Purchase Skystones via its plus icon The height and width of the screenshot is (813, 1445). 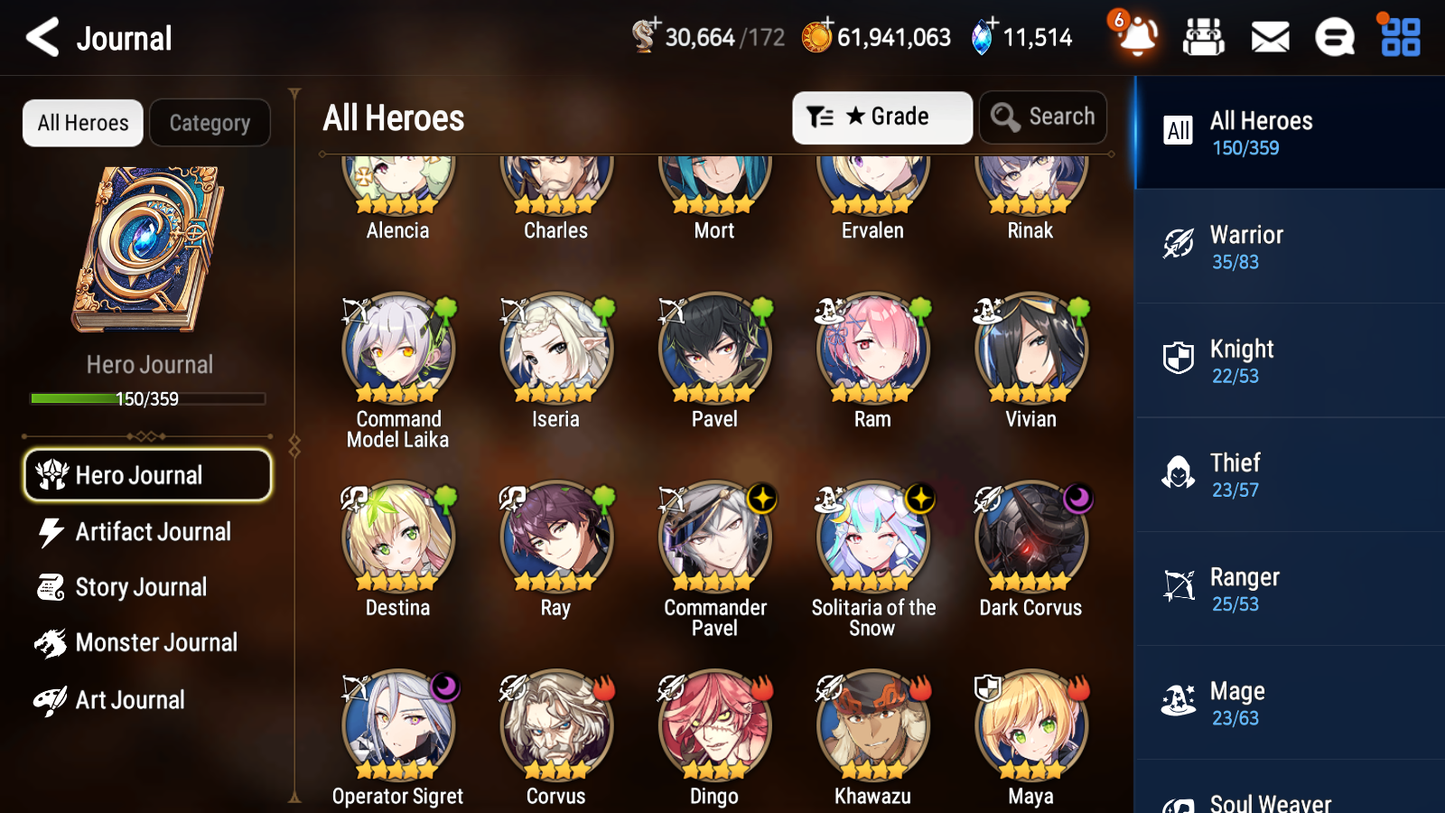click(991, 24)
